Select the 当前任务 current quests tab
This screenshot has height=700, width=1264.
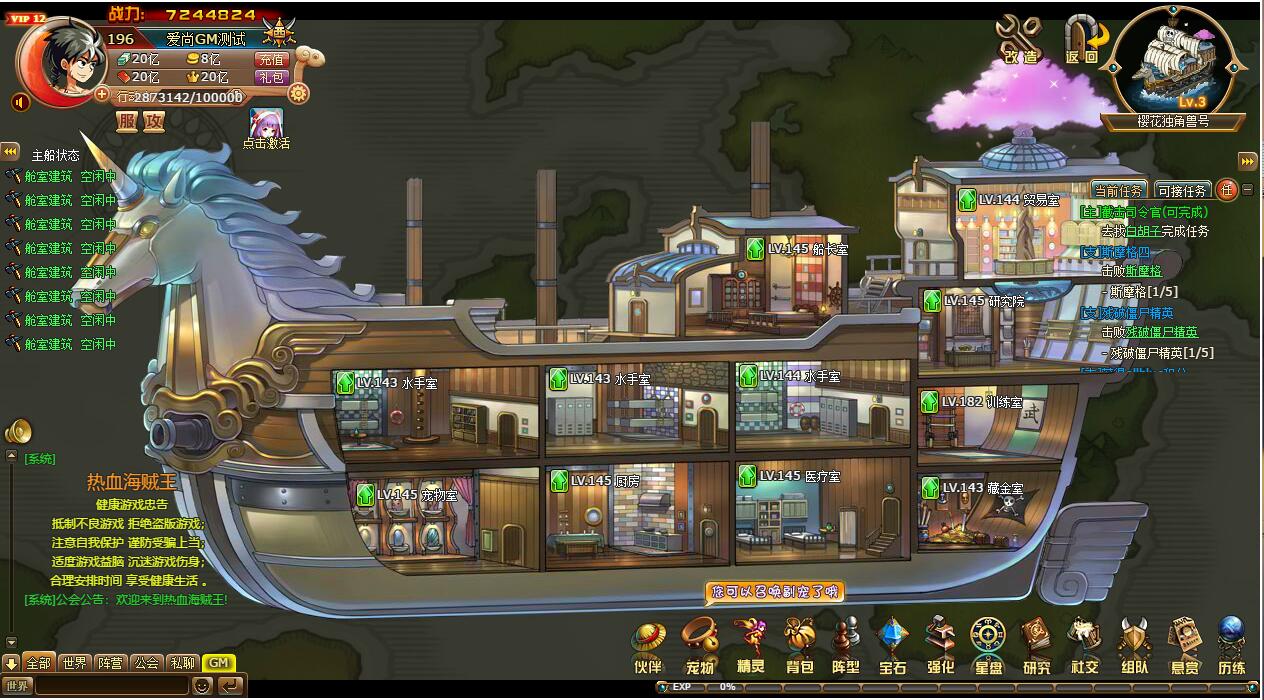[1118, 190]
